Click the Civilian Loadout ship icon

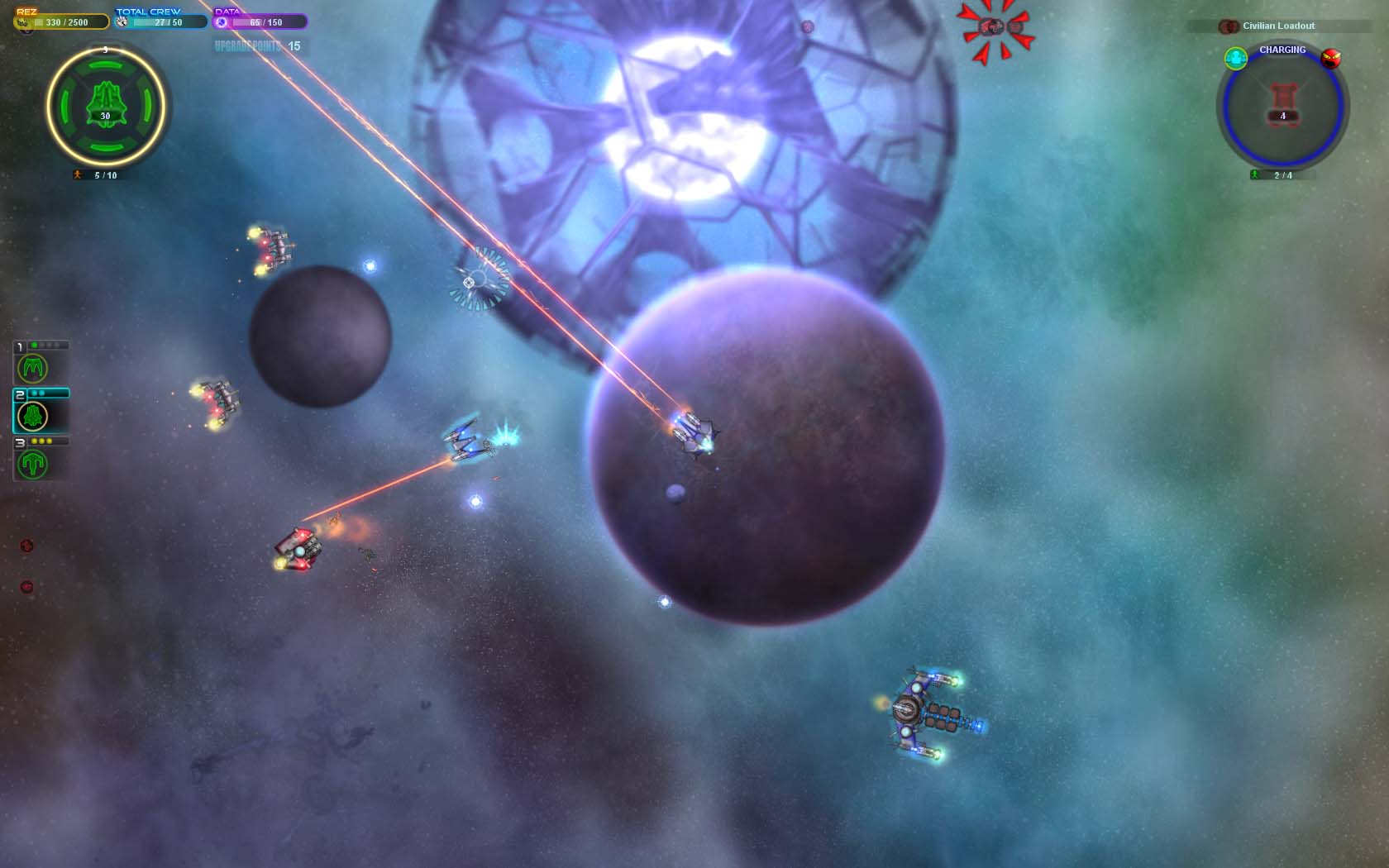tap(1229, 26)
